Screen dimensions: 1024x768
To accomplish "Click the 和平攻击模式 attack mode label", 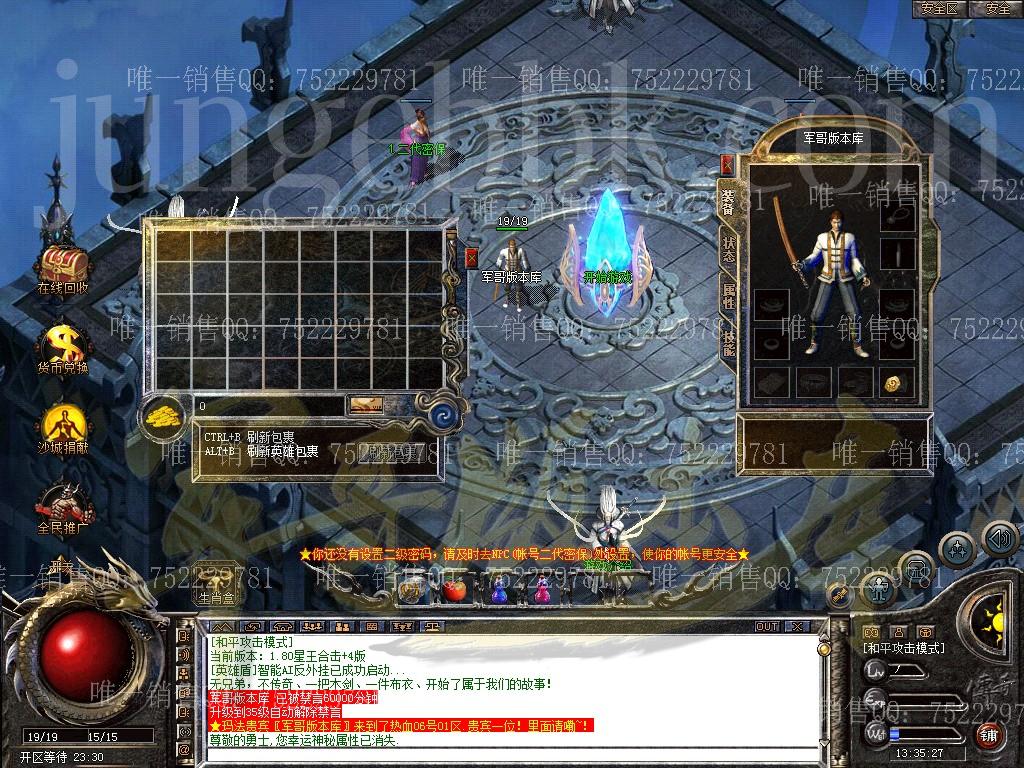I will coord(904,648).
